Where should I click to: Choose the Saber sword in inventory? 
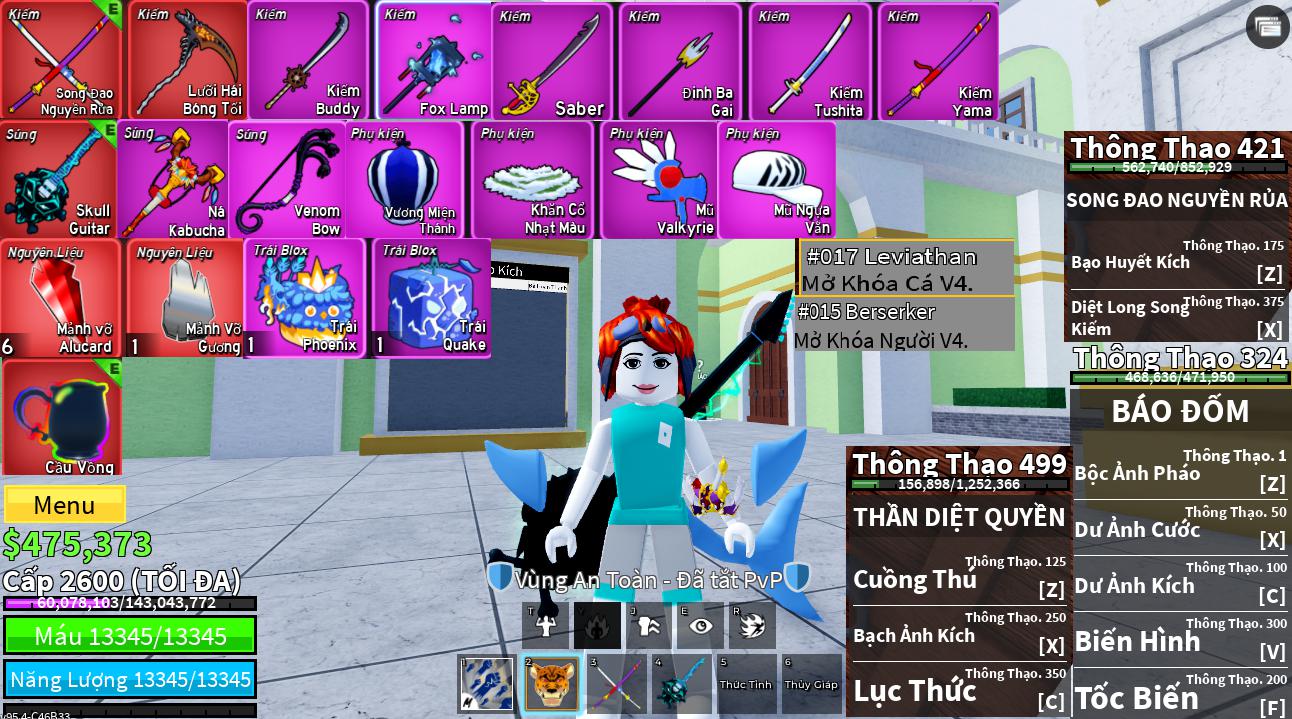[552, 61]
